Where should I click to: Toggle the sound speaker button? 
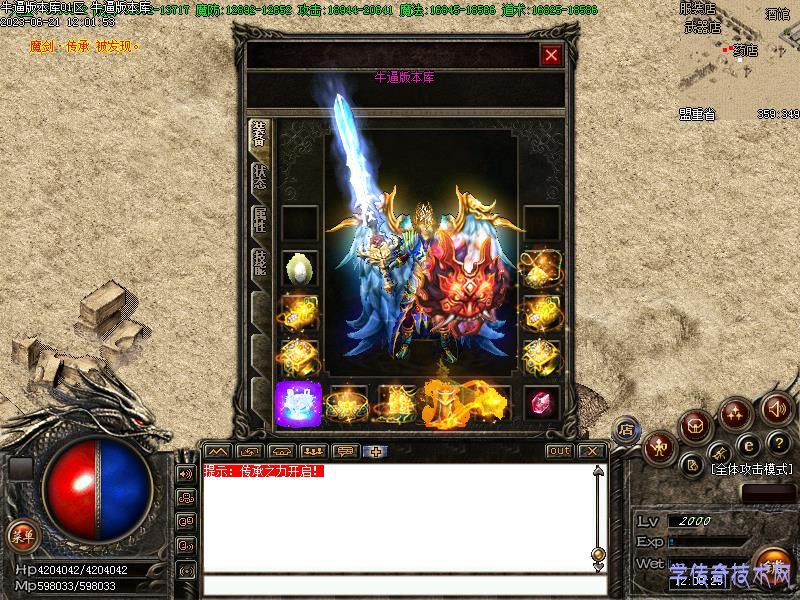click(x=776, y=408)
